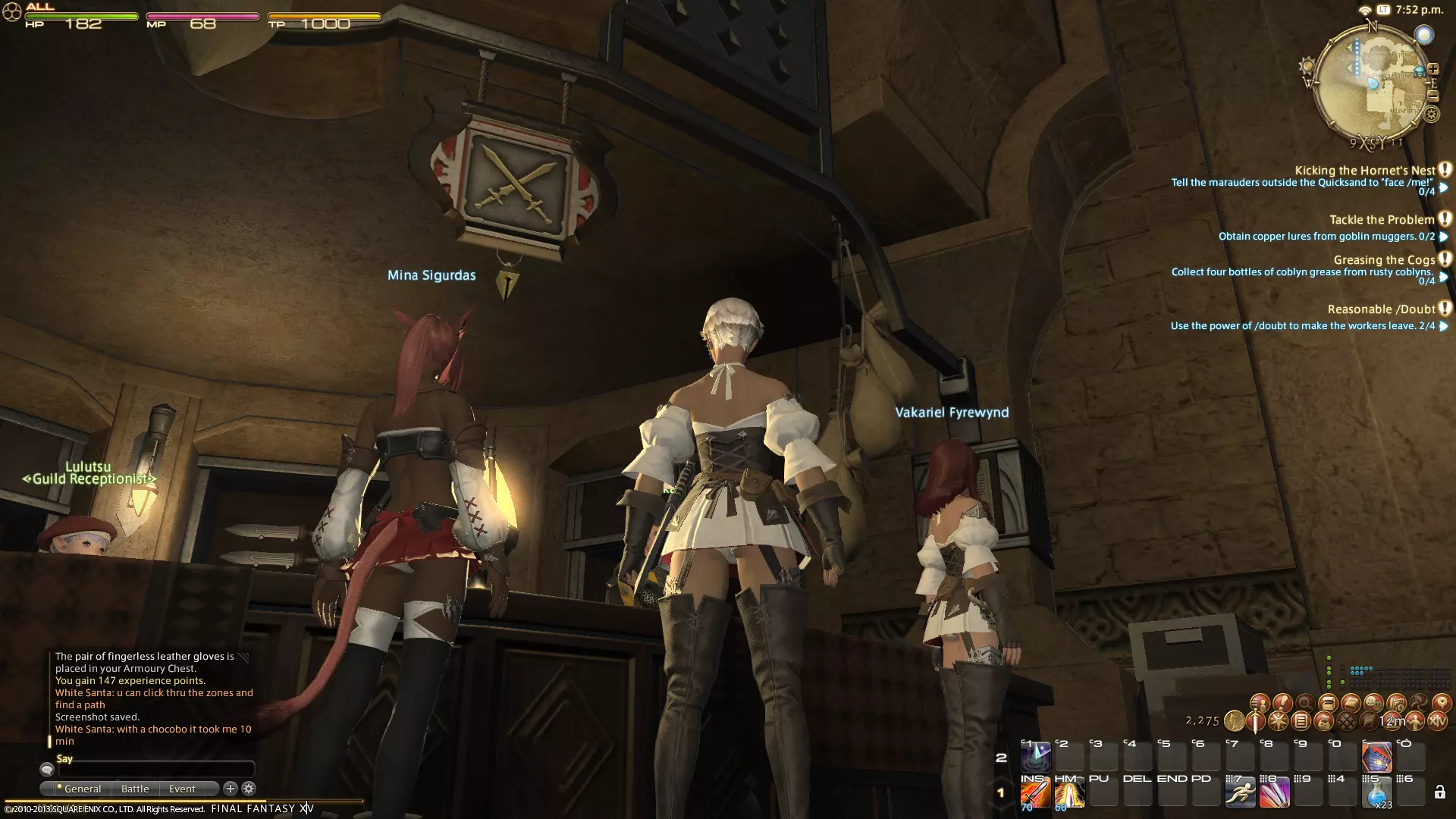Open the XIV system menu icon
Image resolution: width=1456 pixels, height=819 pixels.
[1436, 721]
